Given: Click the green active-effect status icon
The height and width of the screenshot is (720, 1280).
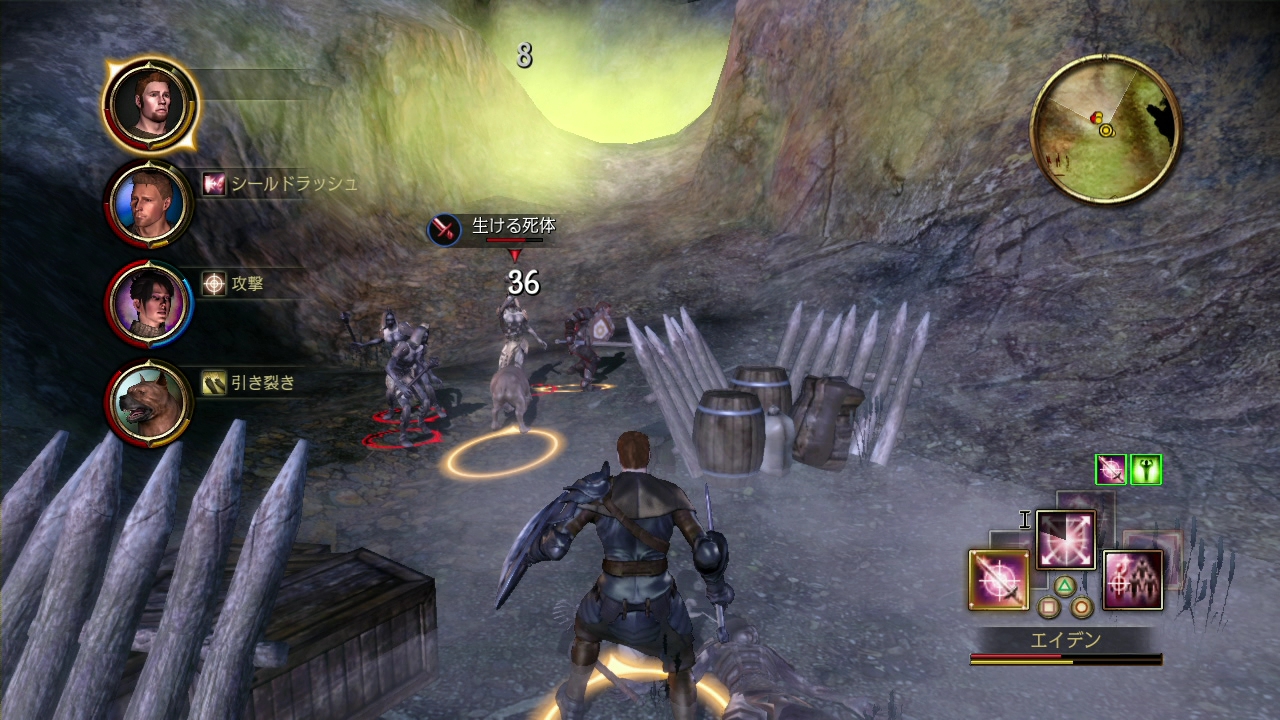Looking at the screenshot, I should click(1145, 469).
